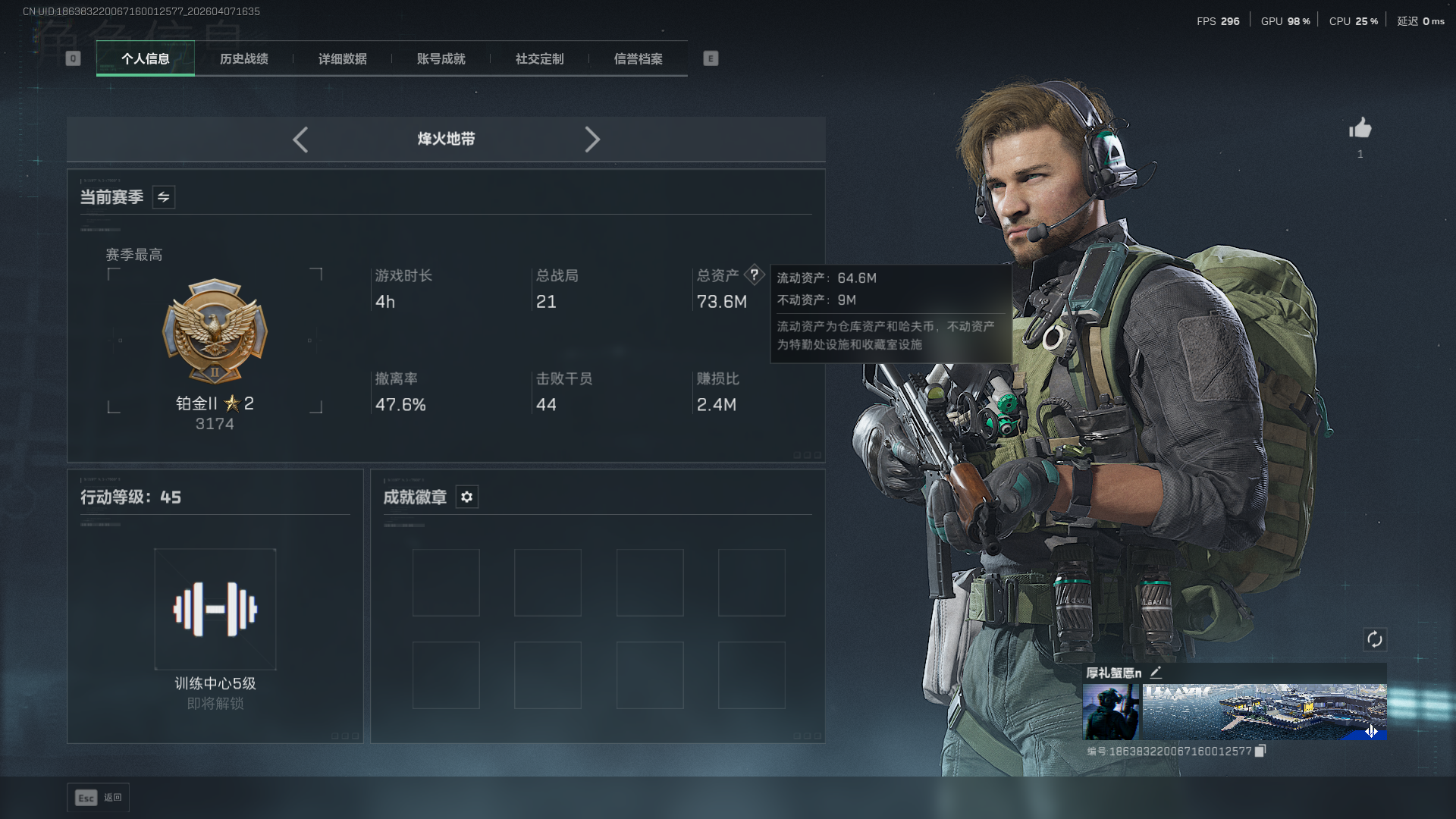Select the player avatar thumbnail
This screenshot has width=1456, height=819.
[1110, 712]
